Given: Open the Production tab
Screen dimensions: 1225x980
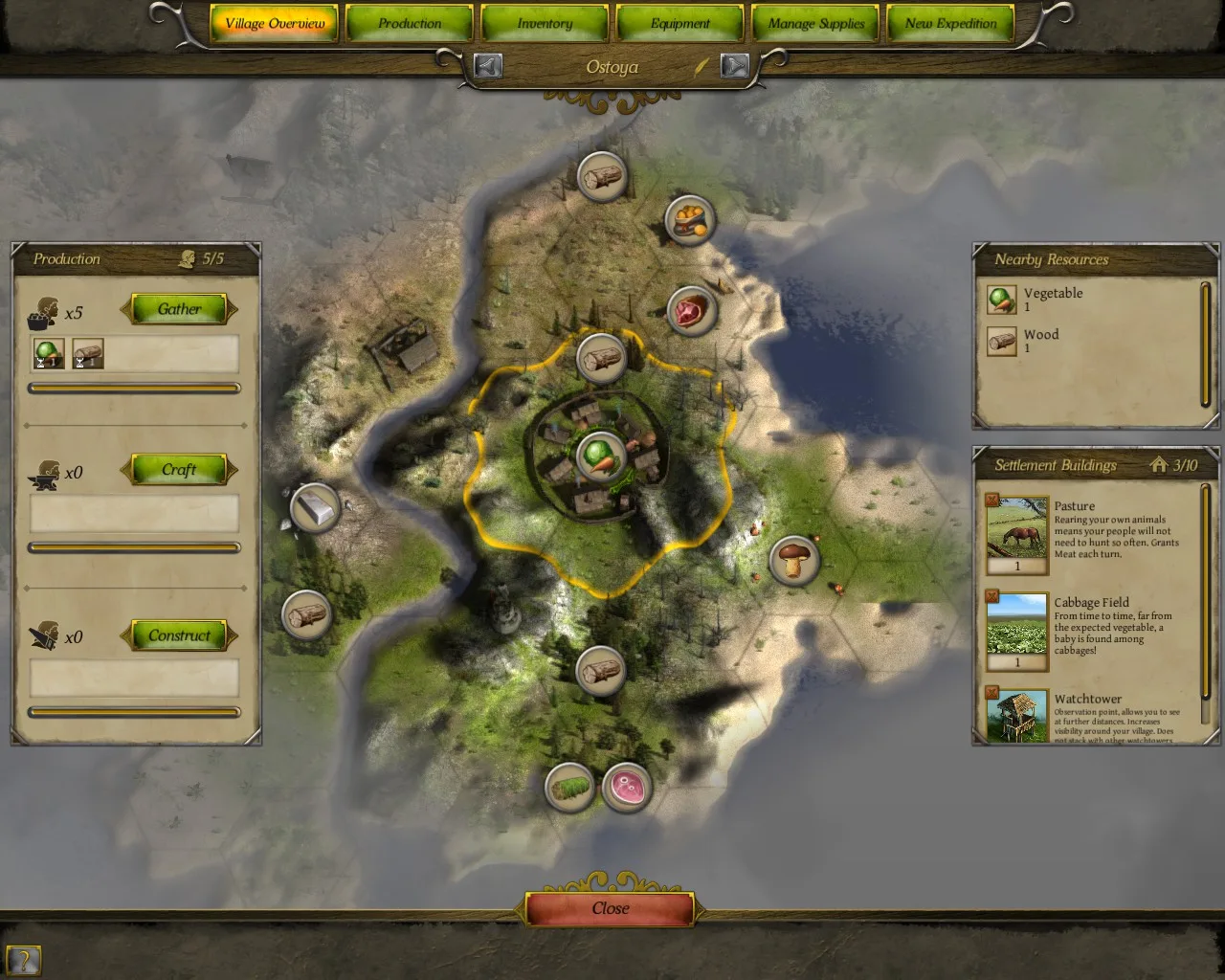Looking at the screenshot, I should [x=410, y=24].
